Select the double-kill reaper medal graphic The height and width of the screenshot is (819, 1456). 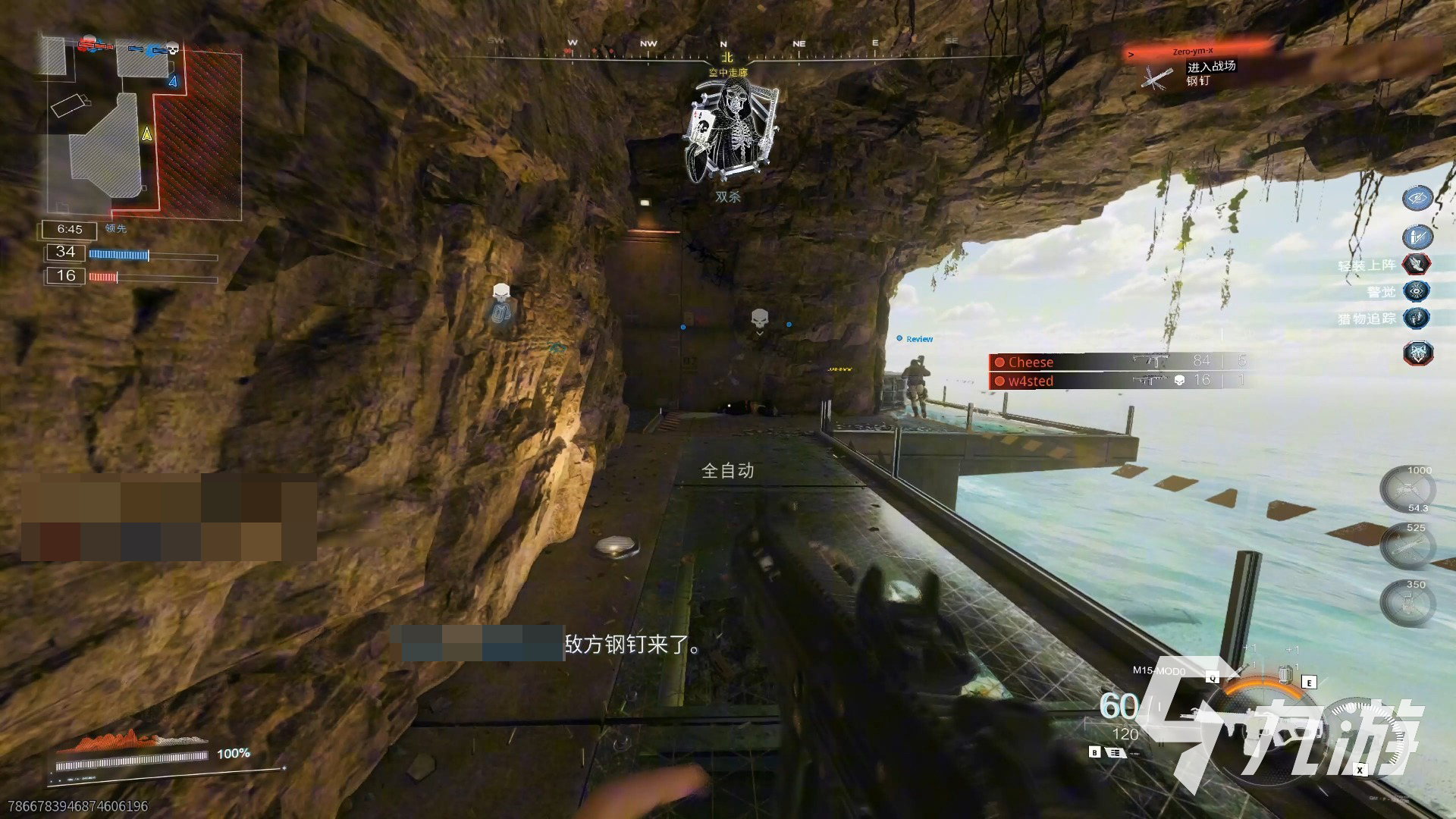coord(728,129)
